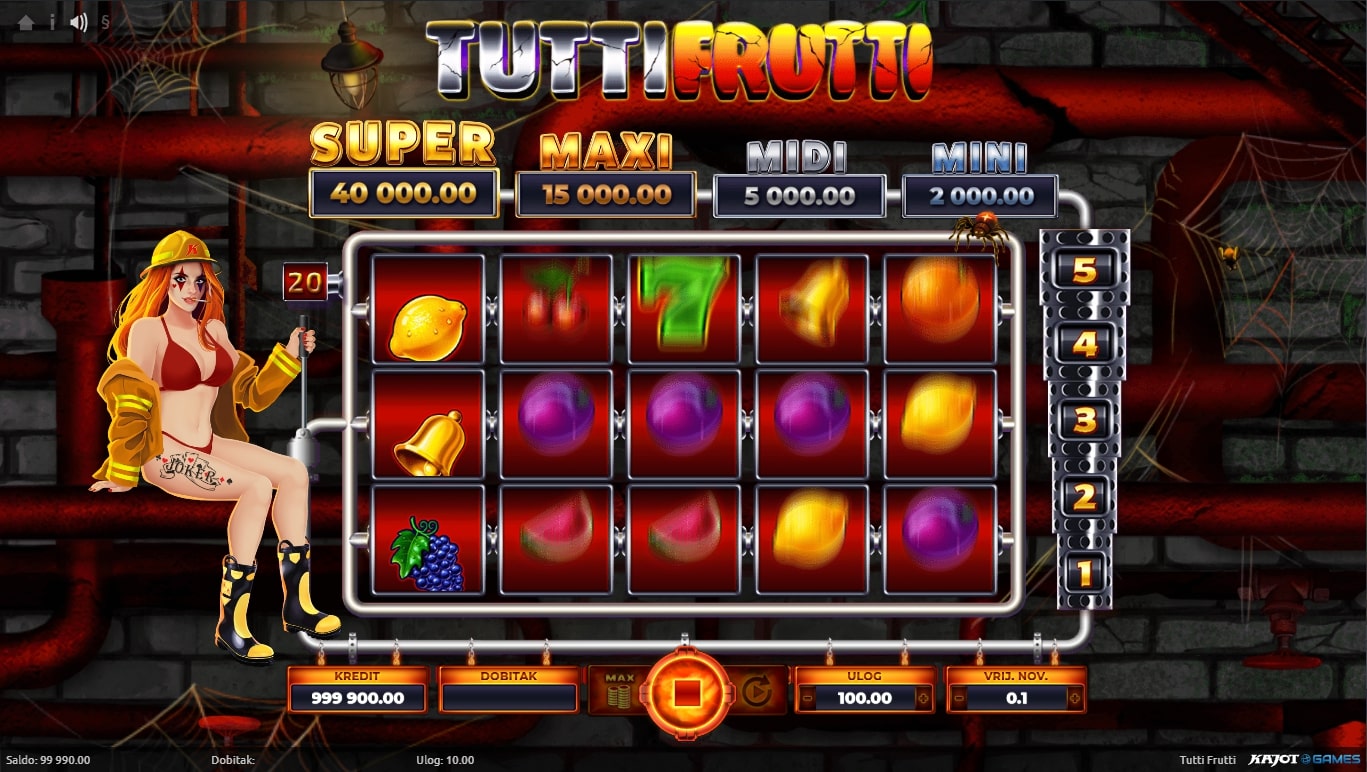Select payline number 3 on the side ladder
The height and width of the screenshot is (772, 1367).
pyautogui.click(x=1085, y=420)
